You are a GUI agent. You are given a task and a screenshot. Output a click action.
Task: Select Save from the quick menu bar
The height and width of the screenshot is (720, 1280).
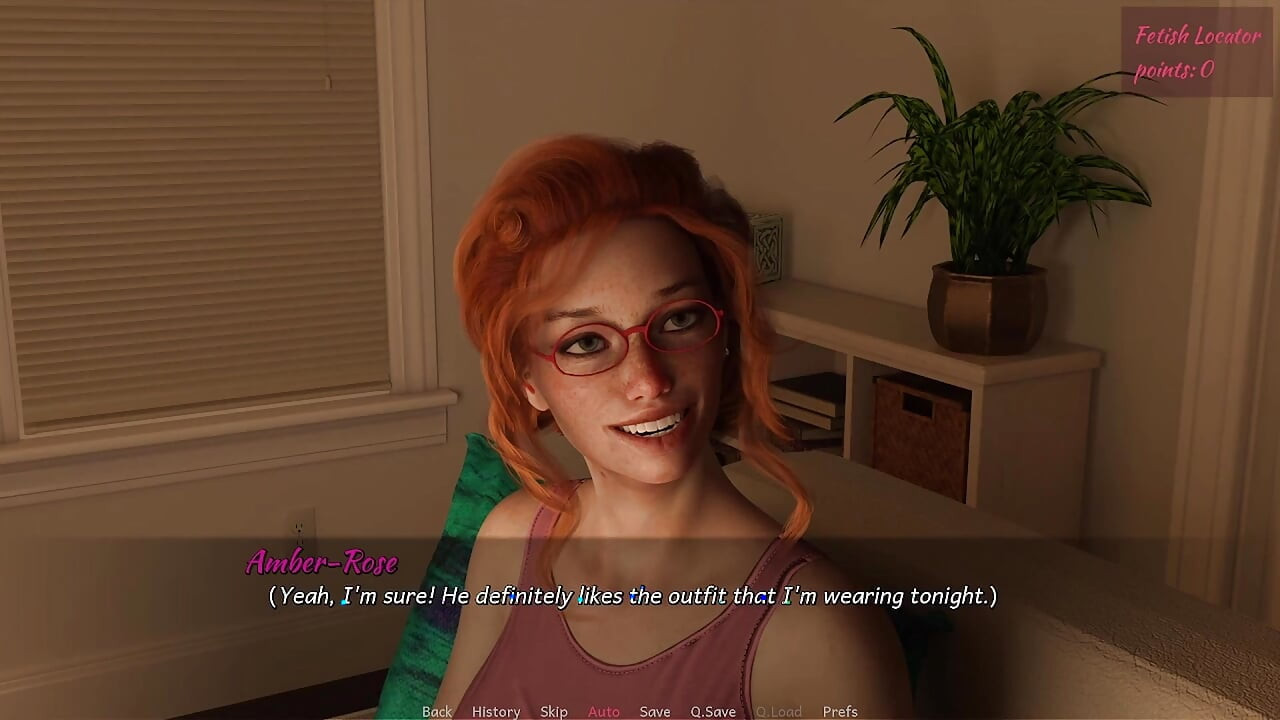pyautogui.click(x=655, y=711)
